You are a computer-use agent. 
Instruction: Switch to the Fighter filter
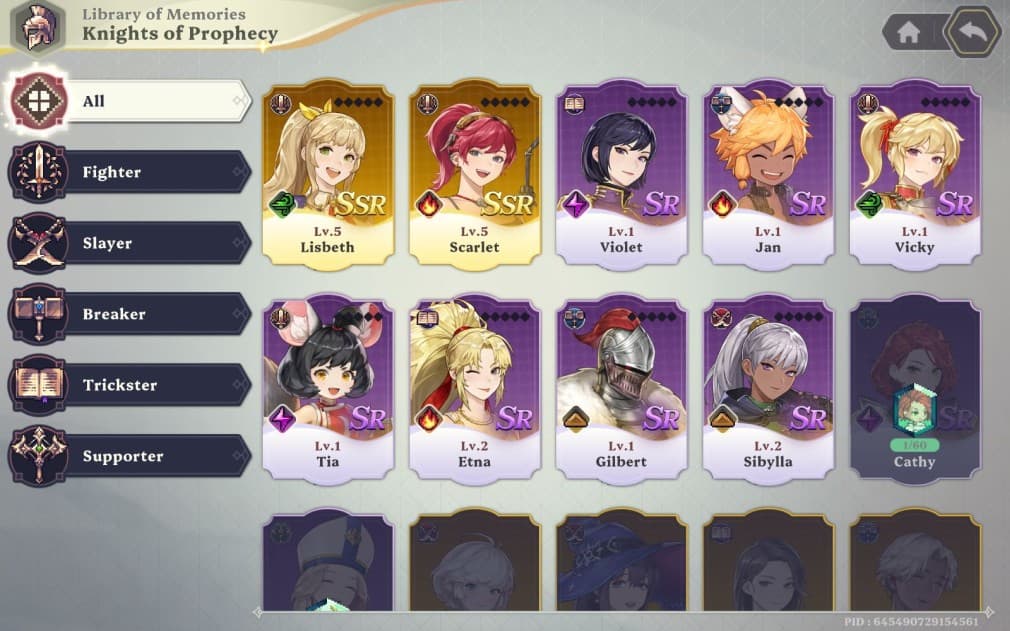[x=130, y=172]
